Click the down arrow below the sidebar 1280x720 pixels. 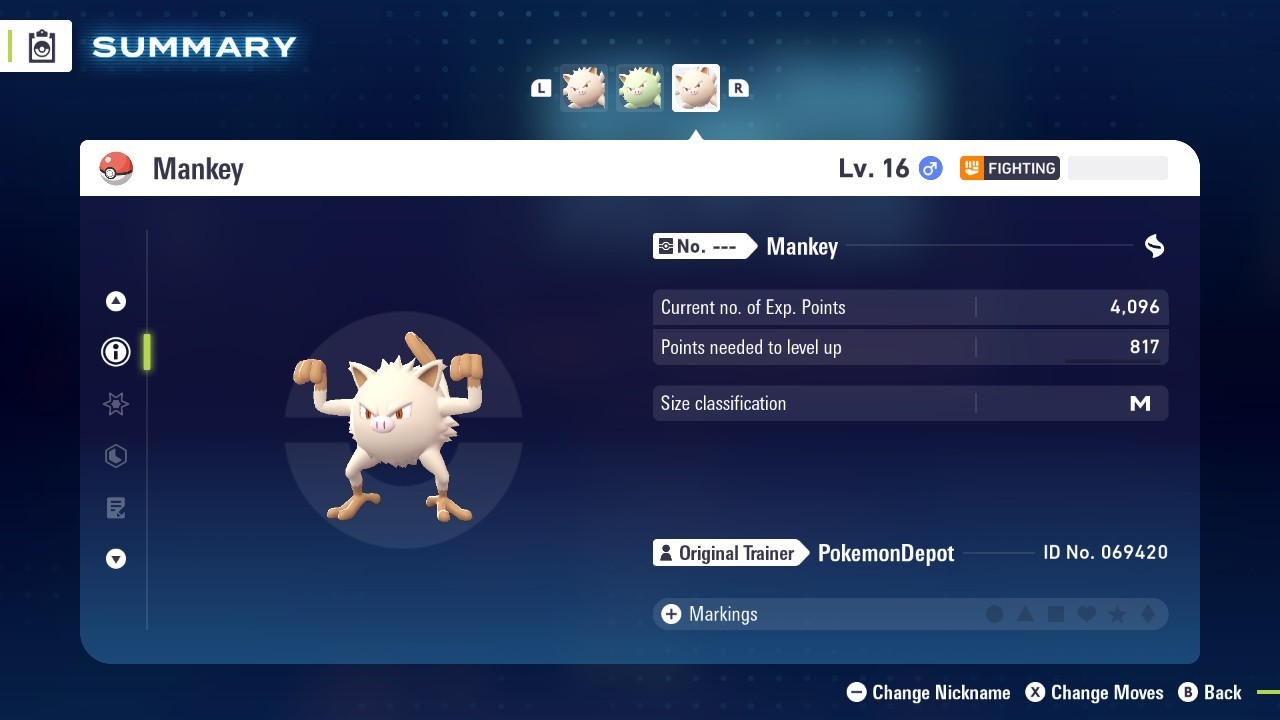tap(116, 559)
